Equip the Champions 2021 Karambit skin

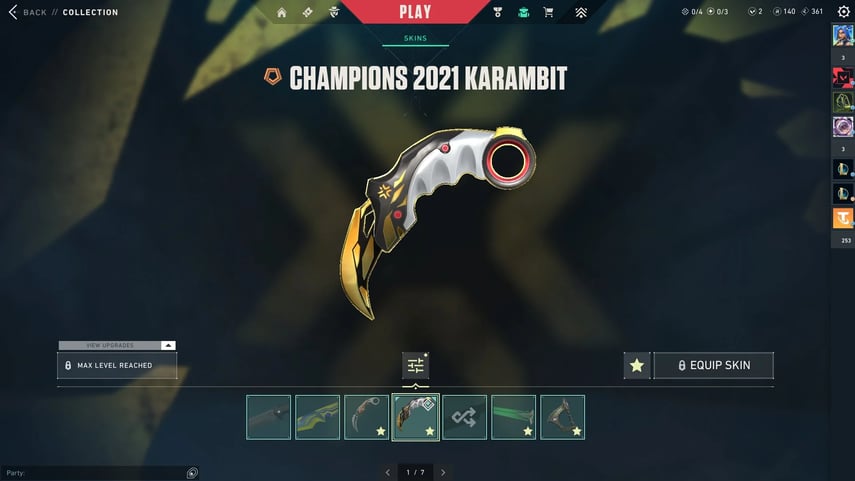coord(713,365)
